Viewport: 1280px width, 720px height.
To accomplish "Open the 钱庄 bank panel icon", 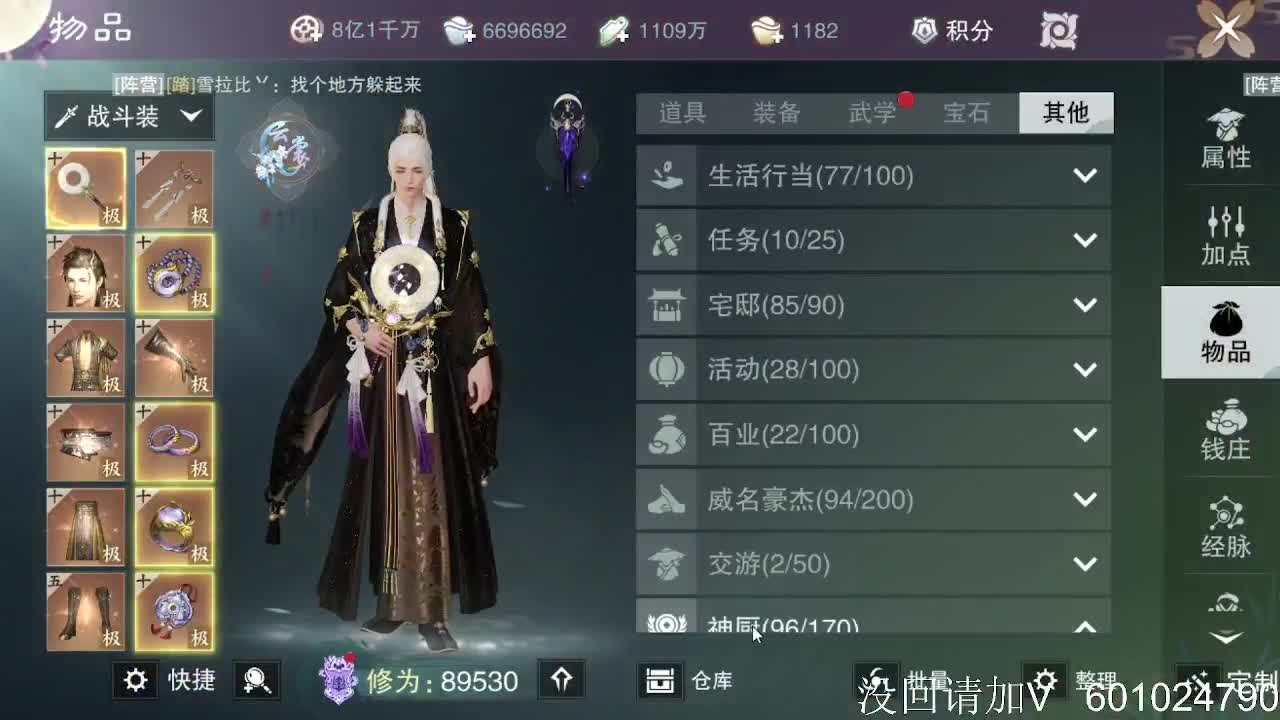I will pyautogui.click(x=1225, y=430).
